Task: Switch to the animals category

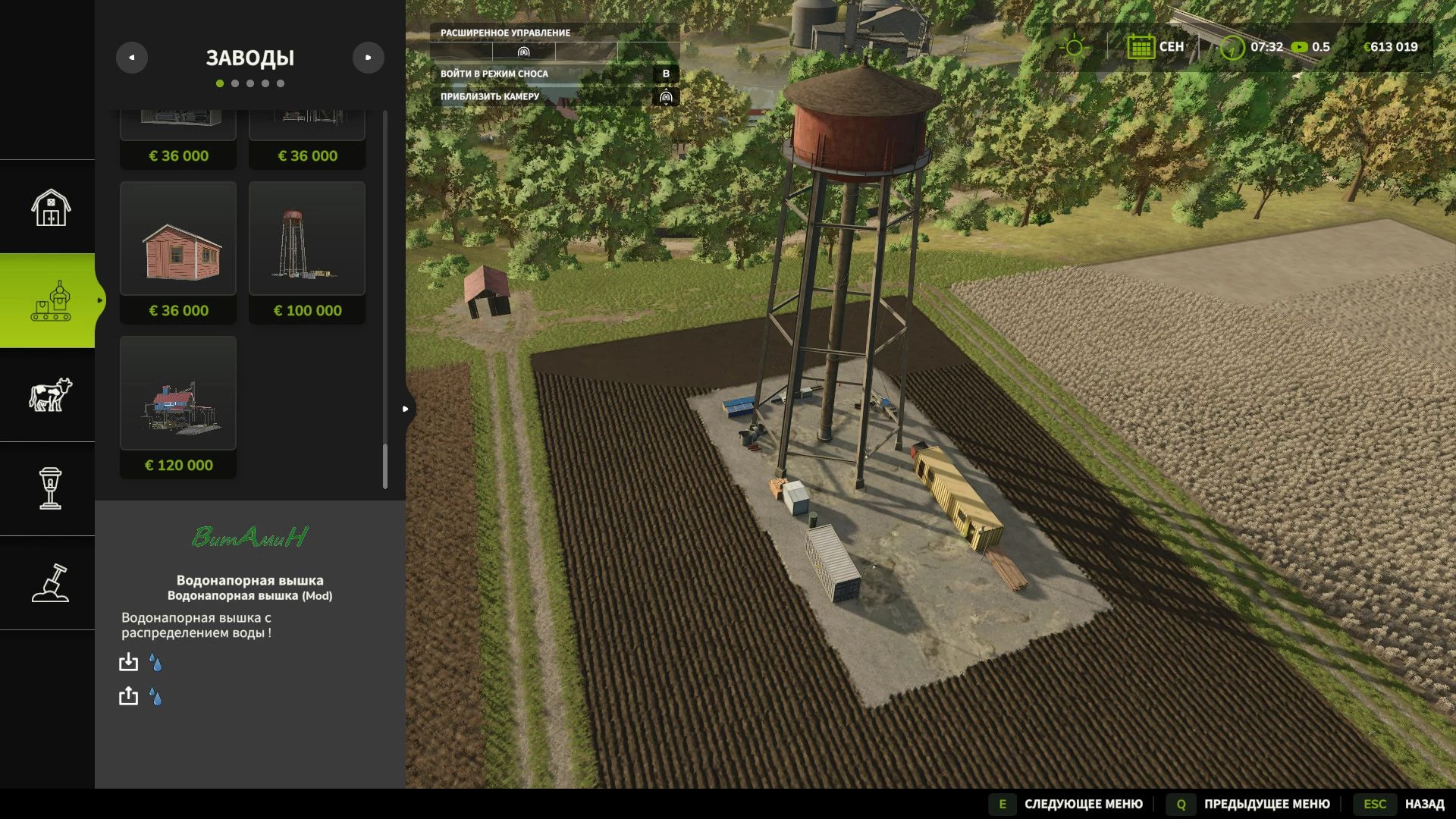Action: click(x=50, y=395)
